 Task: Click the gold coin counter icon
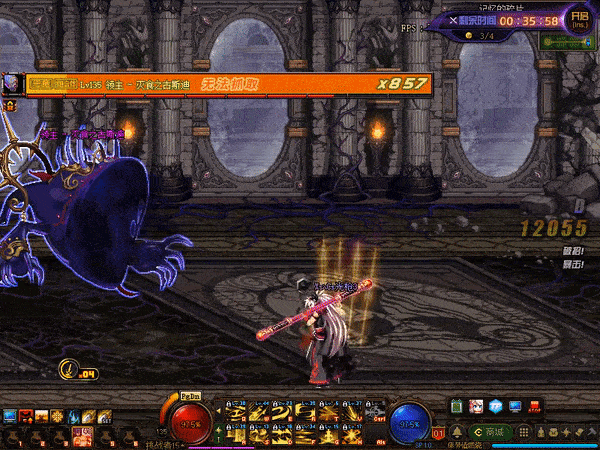tap(468, 36)
